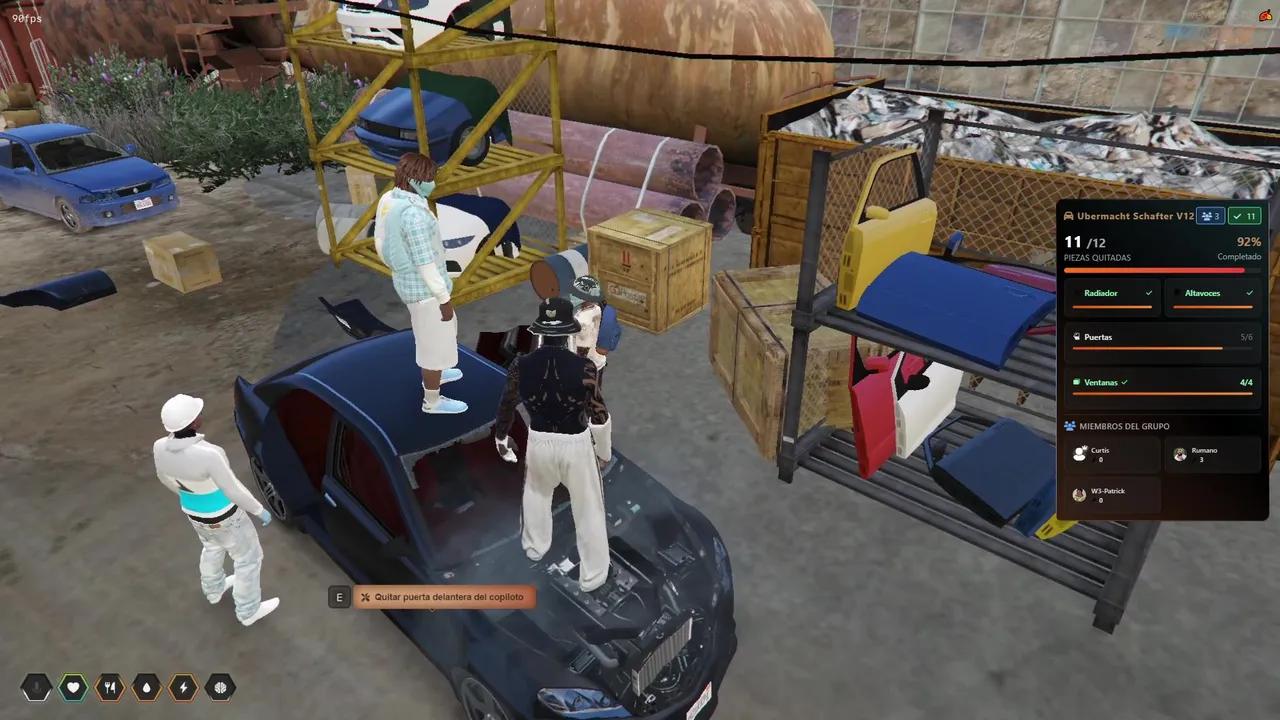Open the Ubermacht Schafter V12 panel header

(1128, 216)
